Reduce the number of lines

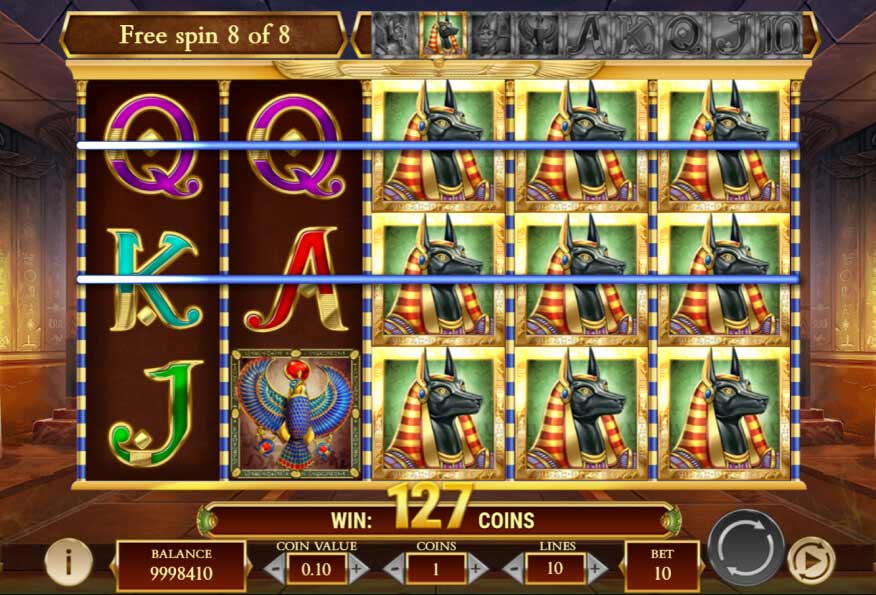pos(513,569)
